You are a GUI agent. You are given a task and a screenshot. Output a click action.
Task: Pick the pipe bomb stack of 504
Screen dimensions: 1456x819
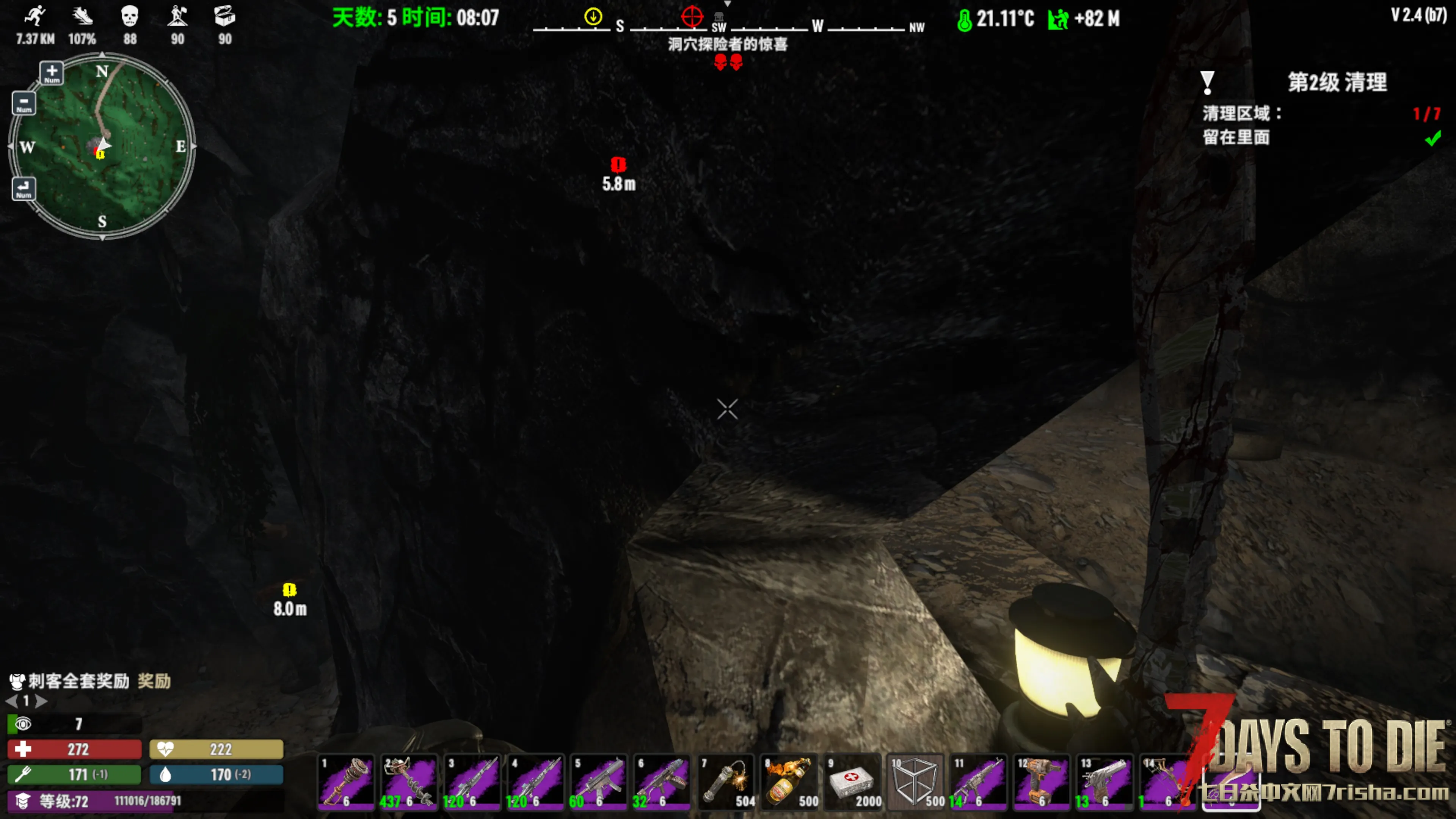[x=726, y=782]
